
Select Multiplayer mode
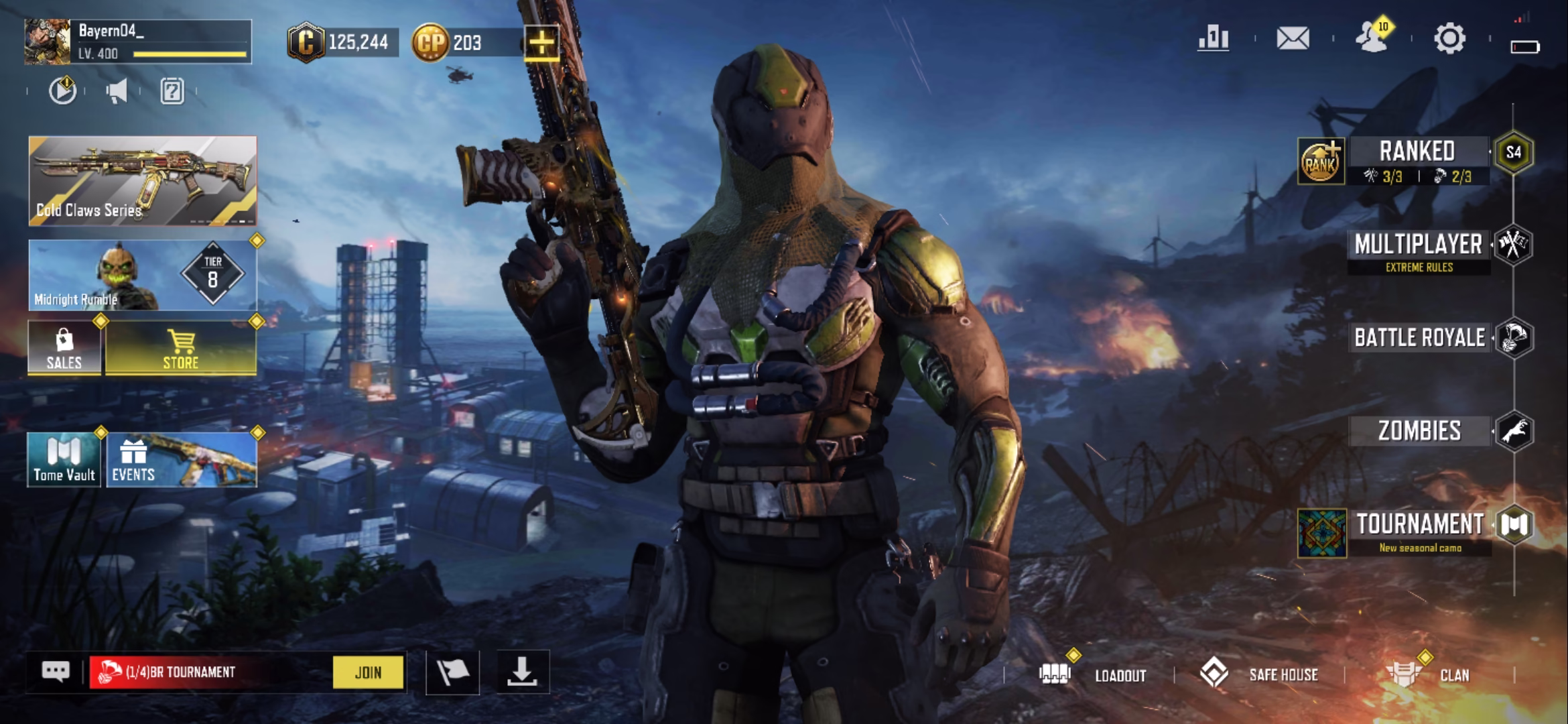point(1418,245)
